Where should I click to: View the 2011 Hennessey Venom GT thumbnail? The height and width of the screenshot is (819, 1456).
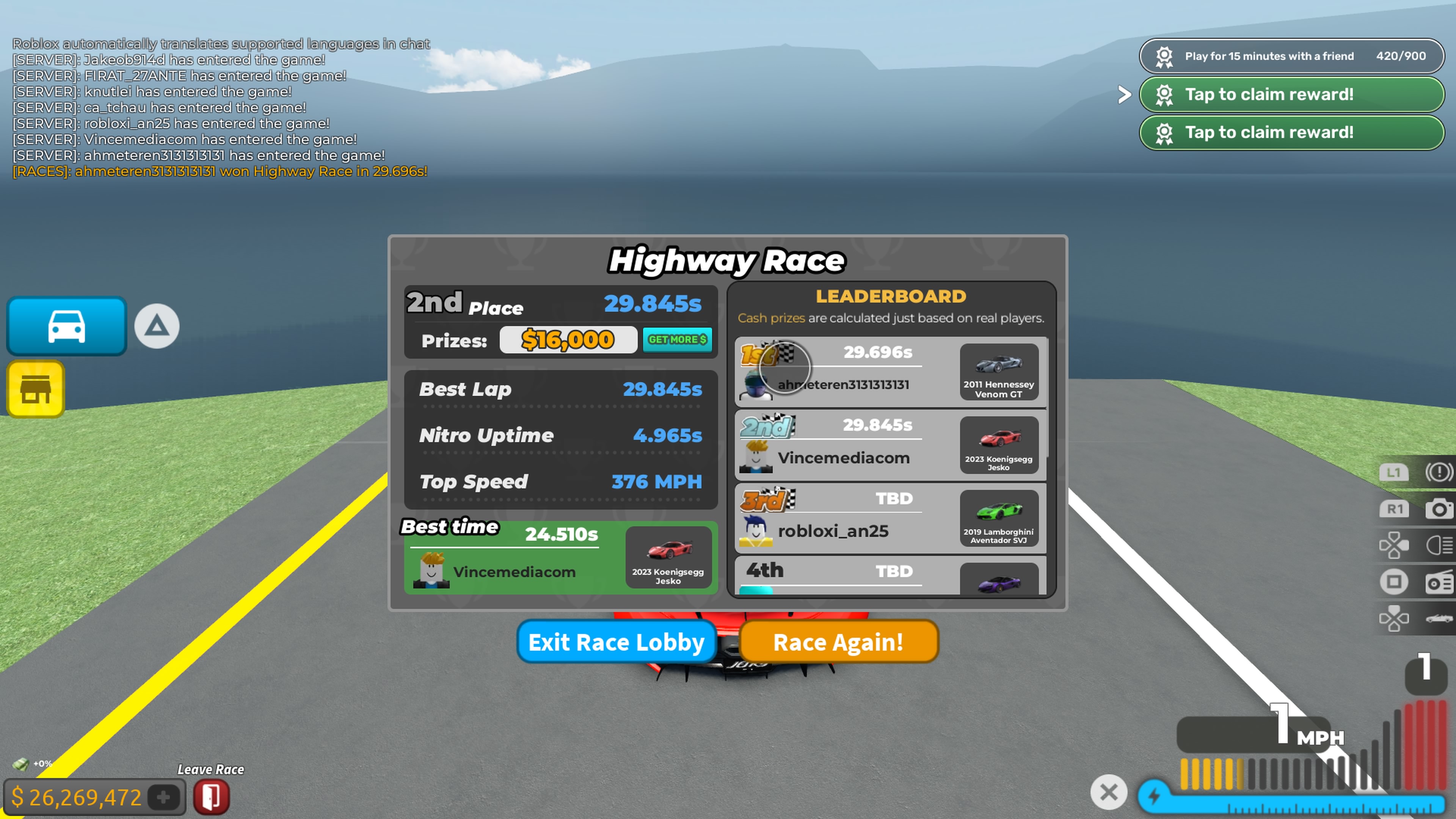point(998,372)
